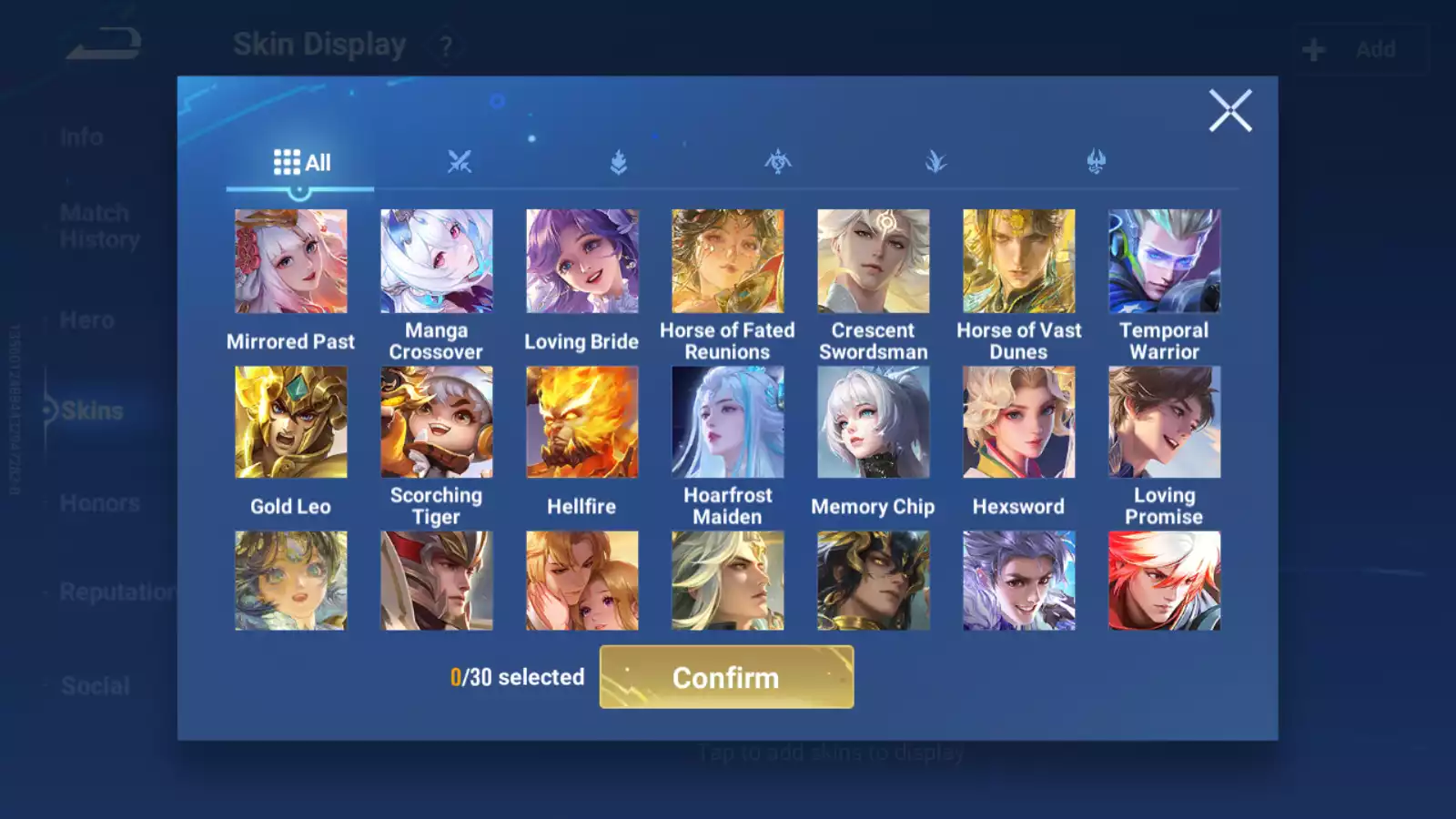Image resolution: width=1456 pixels, height=819 pixels.
Task: Select the red and white haired skin
Action: tap(1165, 581)
